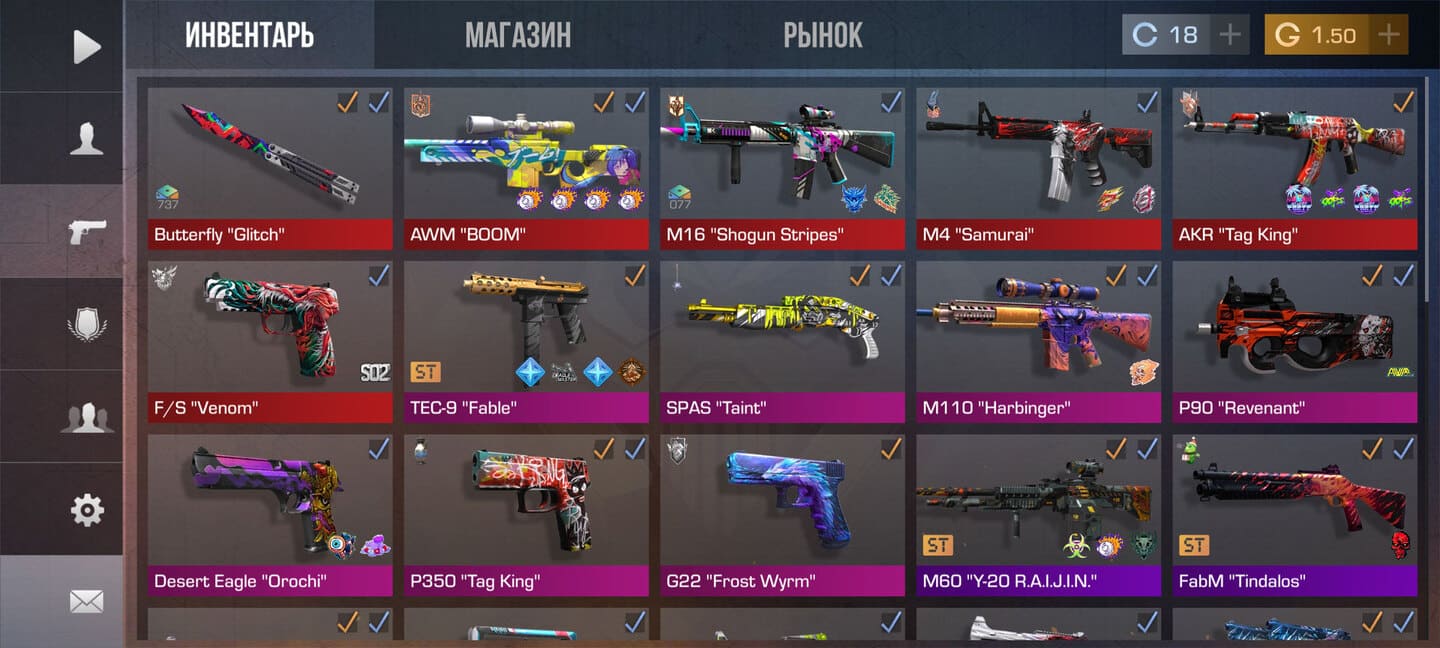The width and height of the screenshot is (1440, 648).
Task: Open the pistol inventory sidebar icon
Action: coord(87,232)
